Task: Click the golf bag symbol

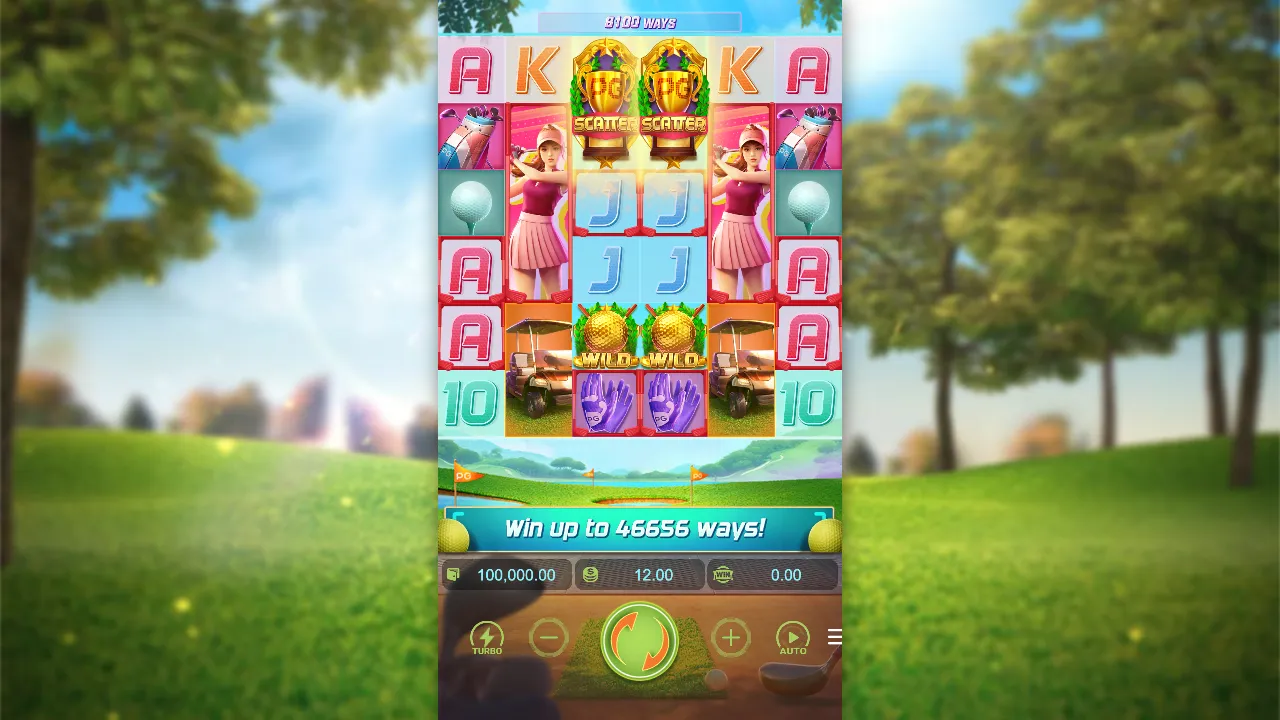Action: 470,135
